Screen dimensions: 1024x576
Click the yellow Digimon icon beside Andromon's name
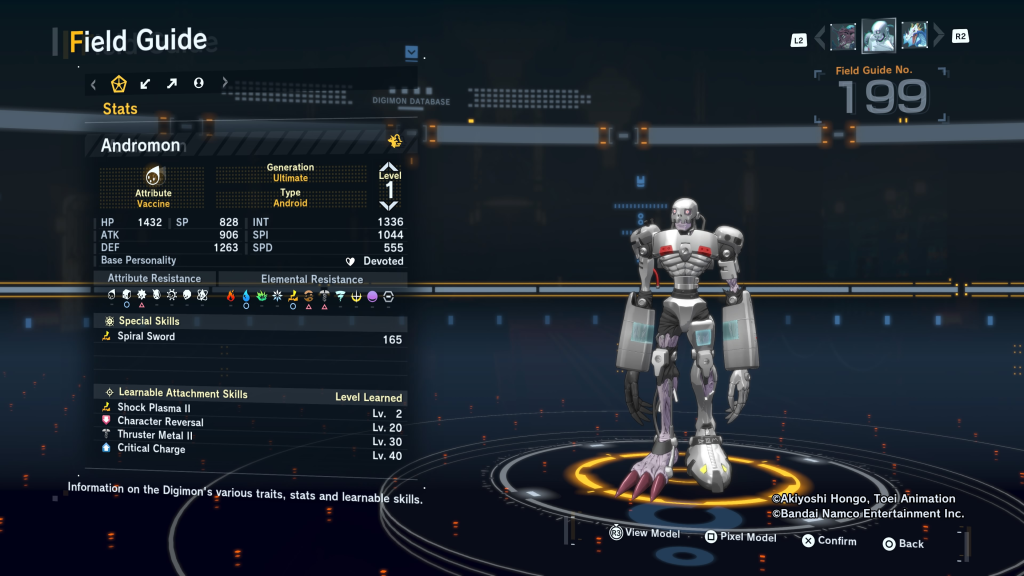point(394,141)
